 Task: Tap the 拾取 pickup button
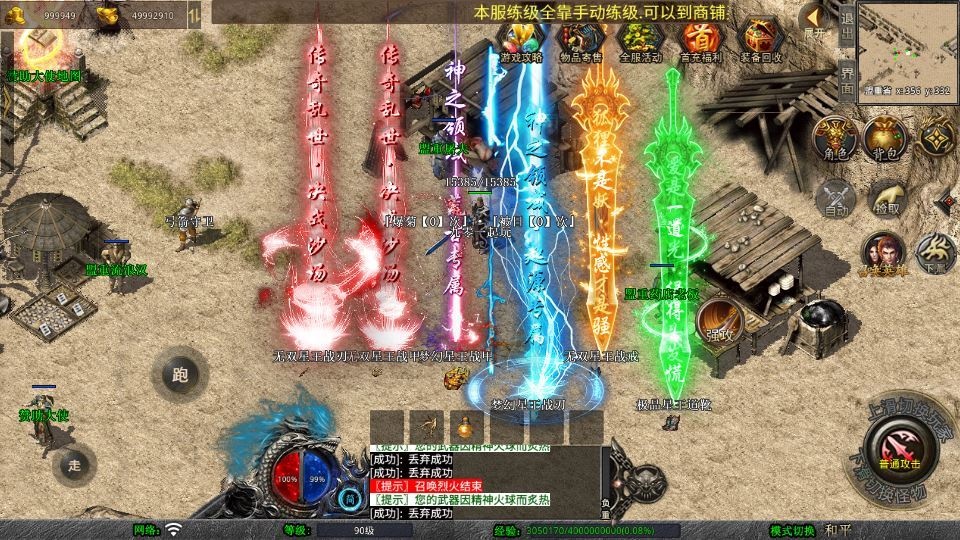886,198
